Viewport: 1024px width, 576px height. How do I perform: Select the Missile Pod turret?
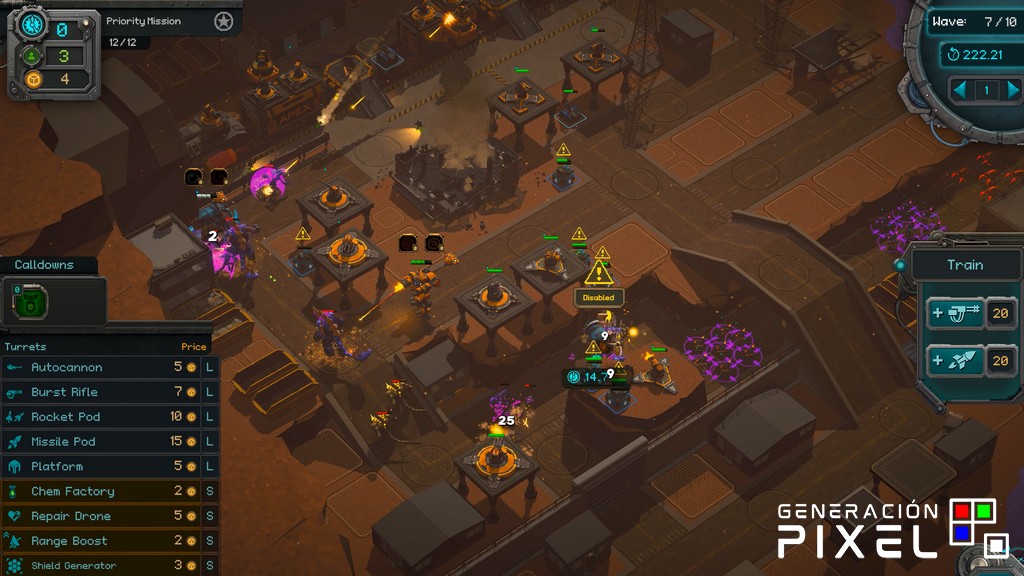63,442
